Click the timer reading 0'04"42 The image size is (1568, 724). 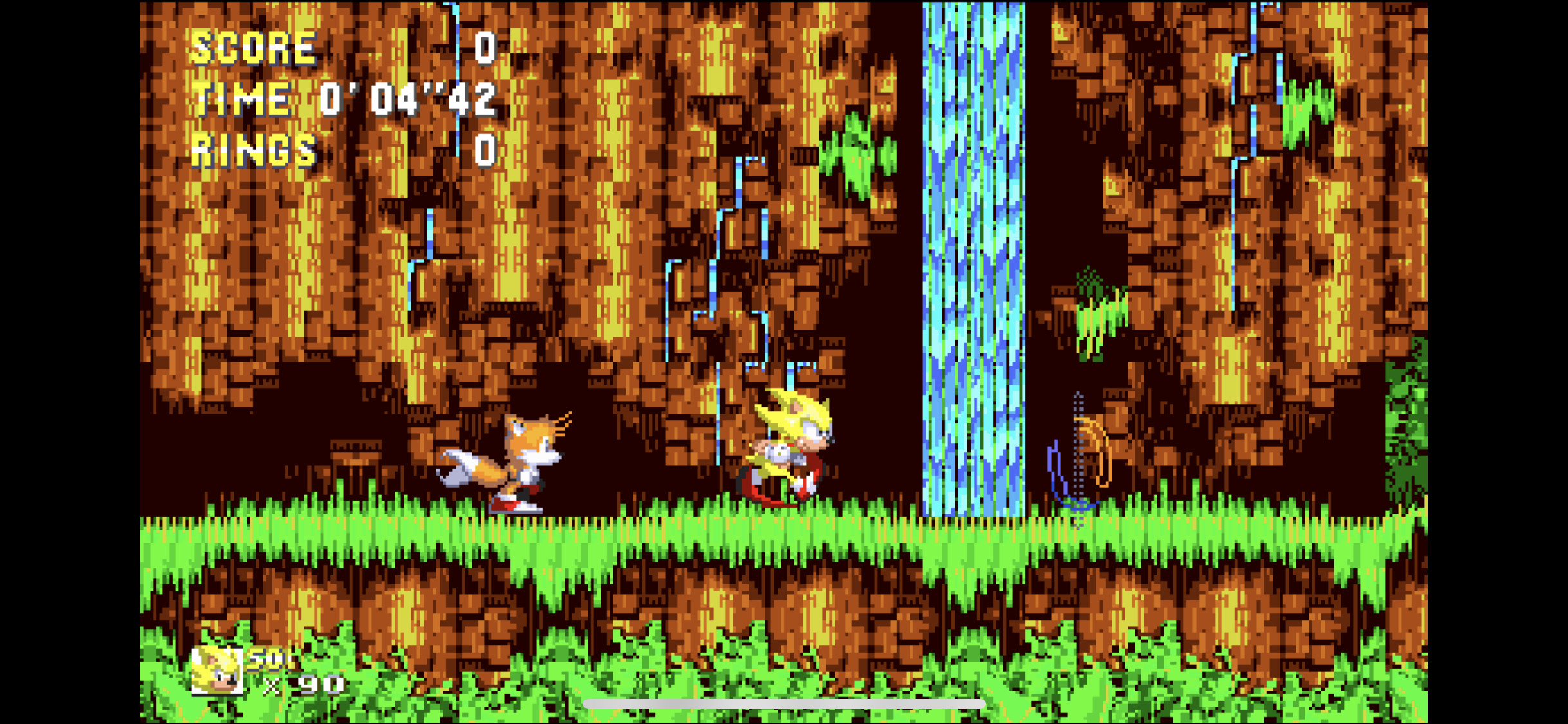pyautogui.click(x=407, y=98)
